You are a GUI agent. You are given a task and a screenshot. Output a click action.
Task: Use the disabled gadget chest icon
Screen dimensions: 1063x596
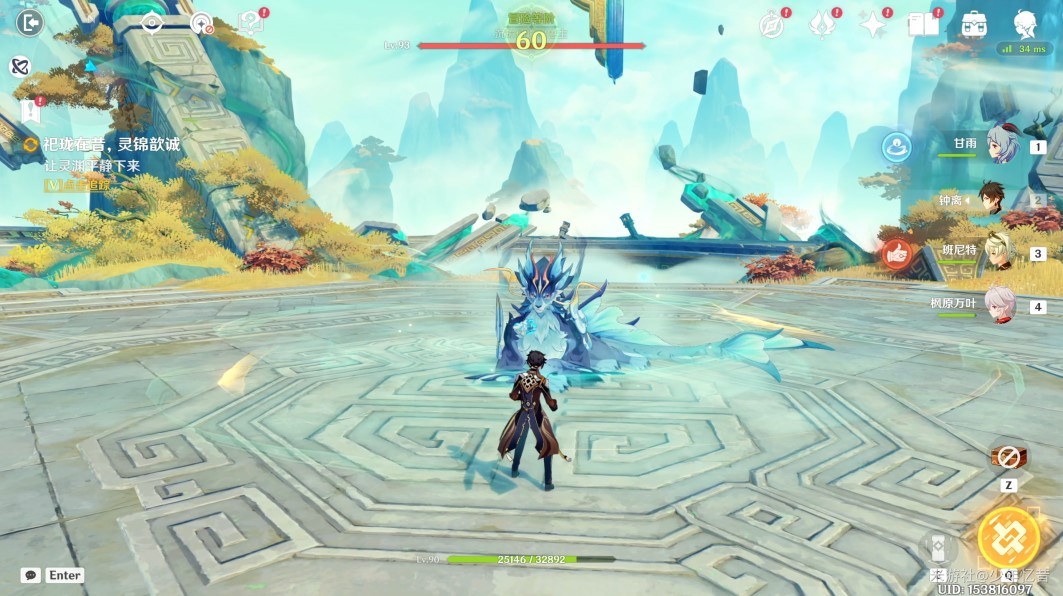coord(1009,457)
